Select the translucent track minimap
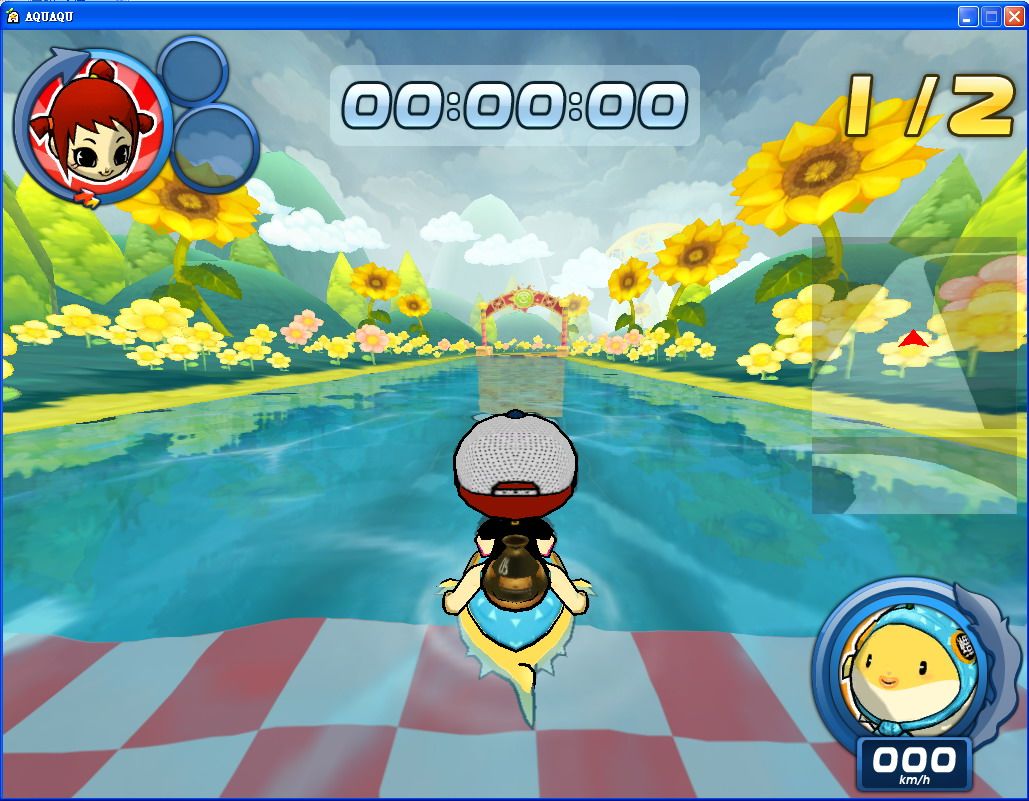The image size is (1029, 801). tap(912, 374)
